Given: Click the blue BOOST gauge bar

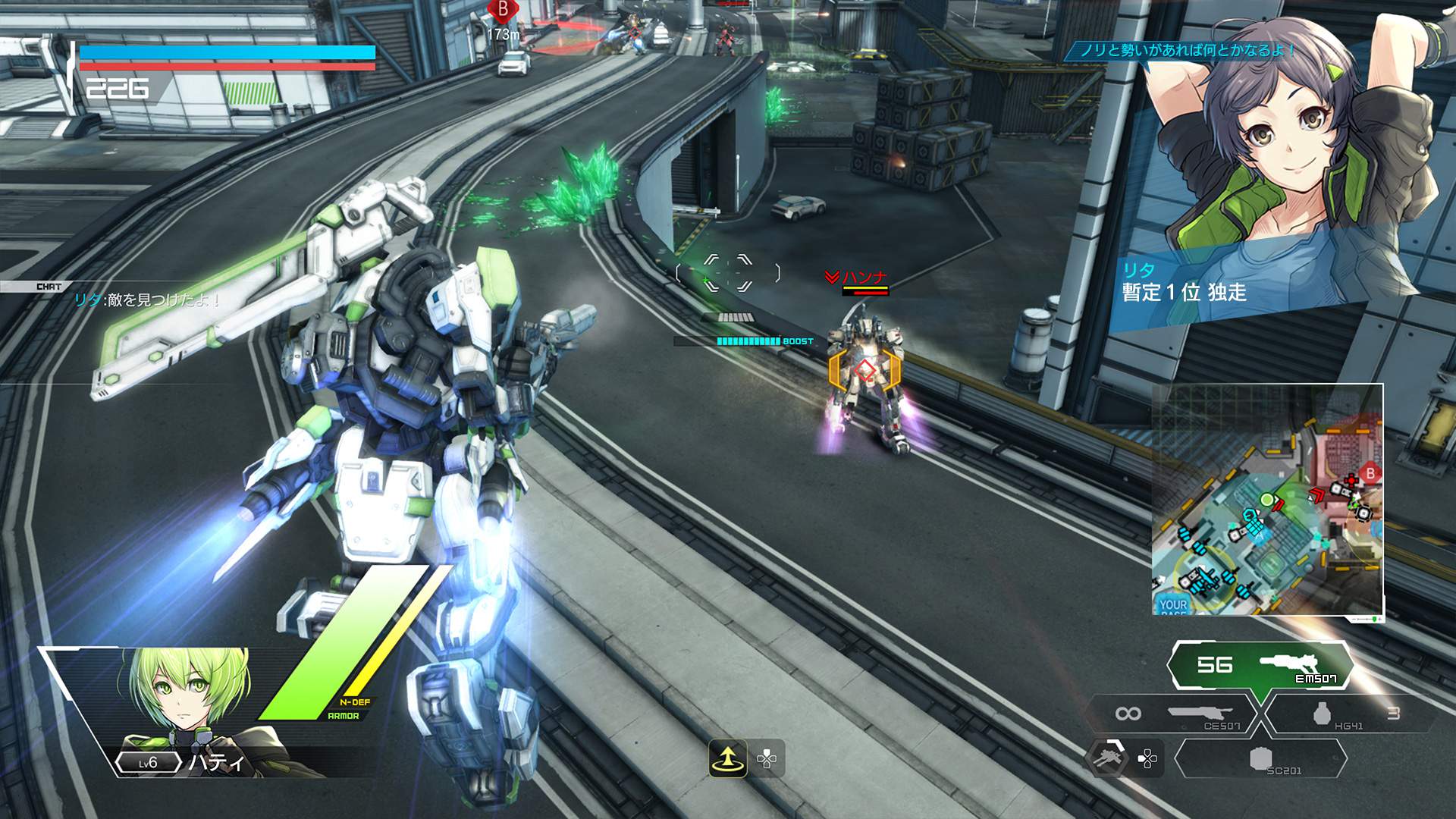Looking at the screenshot, I should [747, 341].
